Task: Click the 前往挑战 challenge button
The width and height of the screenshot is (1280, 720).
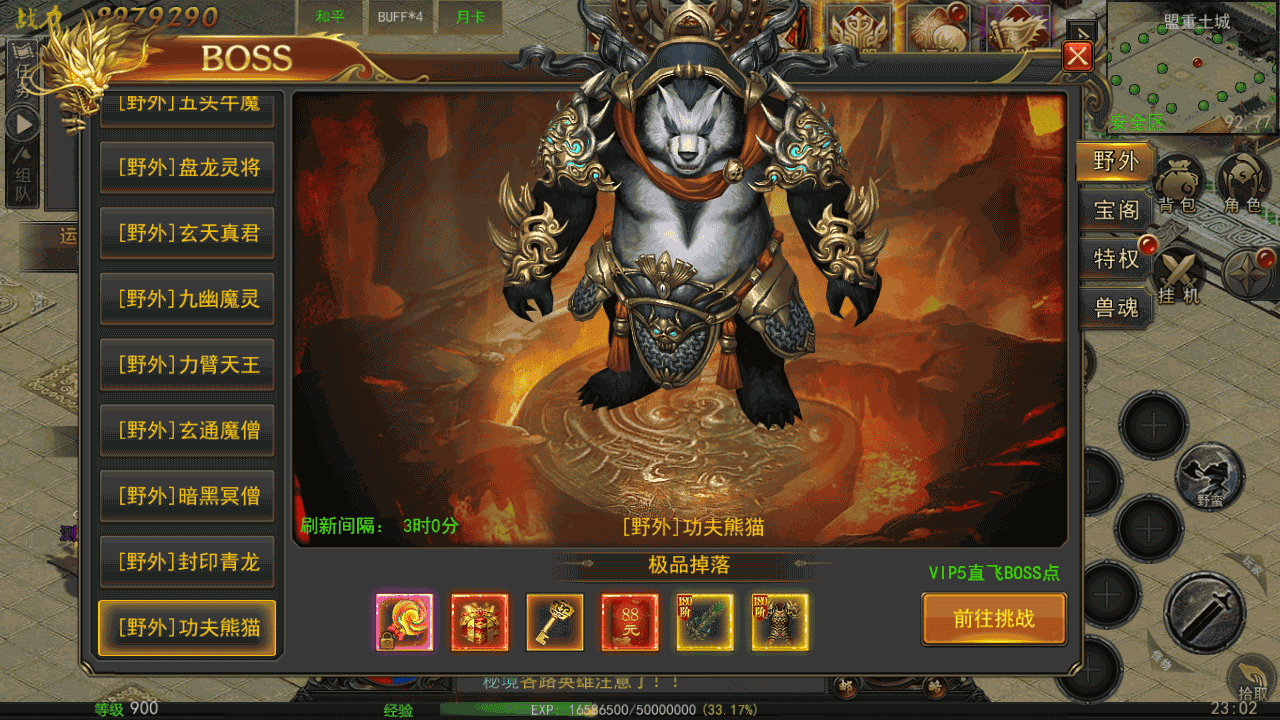Action: [x=993, y=619]
